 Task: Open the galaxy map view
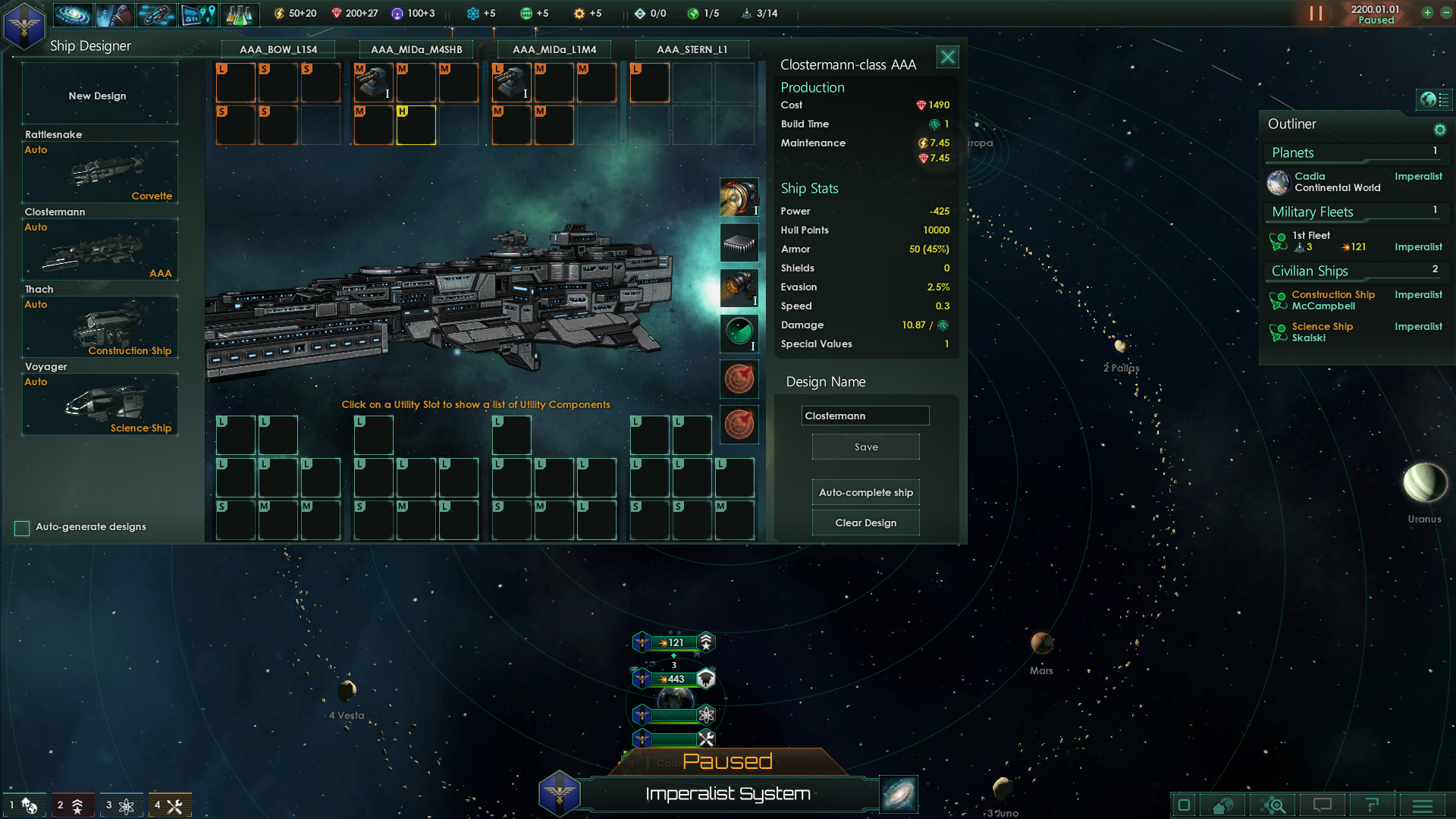coord(899,794)
